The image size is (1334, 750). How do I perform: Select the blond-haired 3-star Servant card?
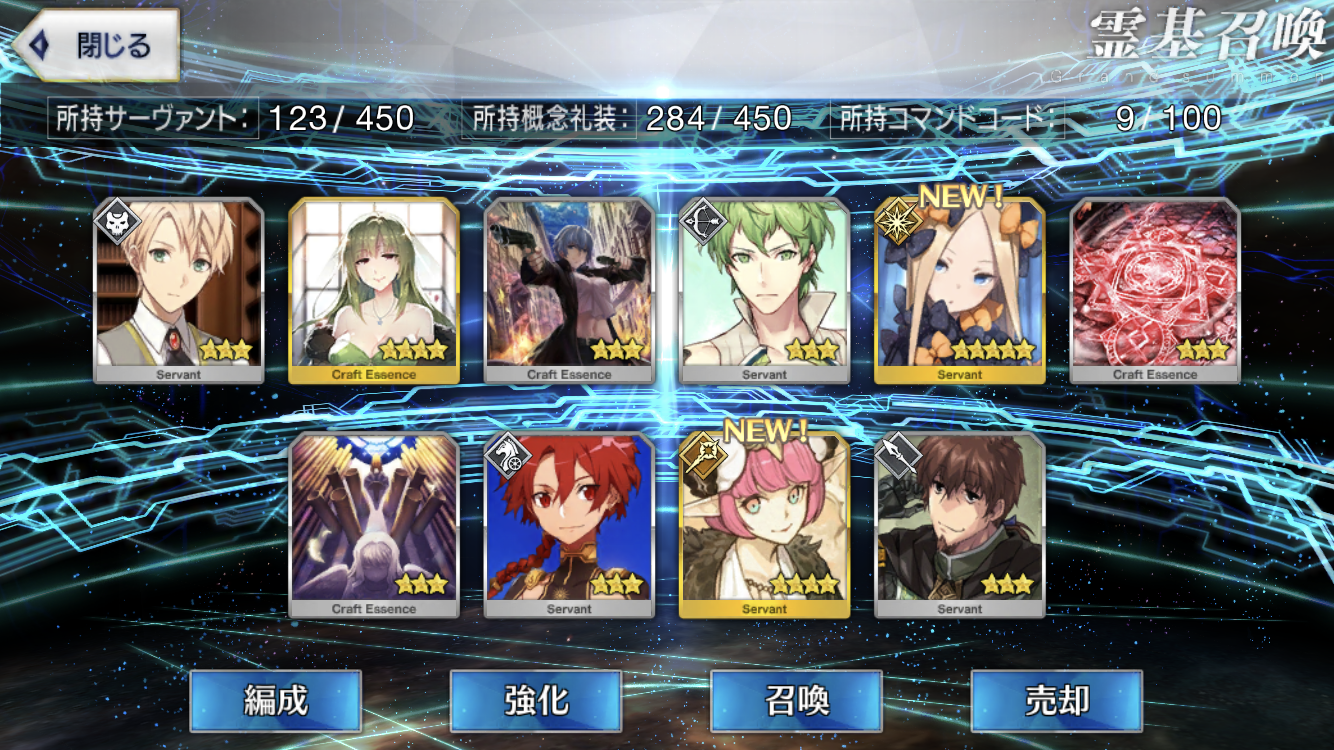pyautogui.click(x=179, y=290)
